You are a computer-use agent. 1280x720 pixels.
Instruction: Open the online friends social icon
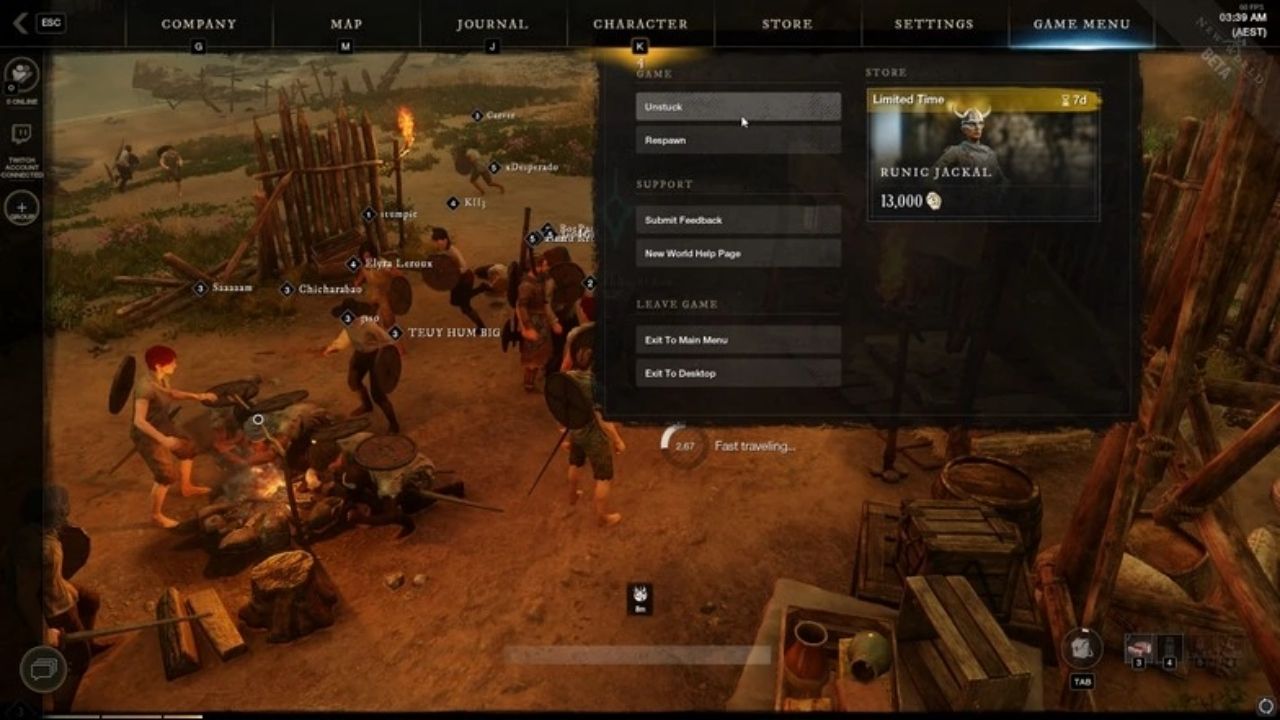(x=21, y=74)
